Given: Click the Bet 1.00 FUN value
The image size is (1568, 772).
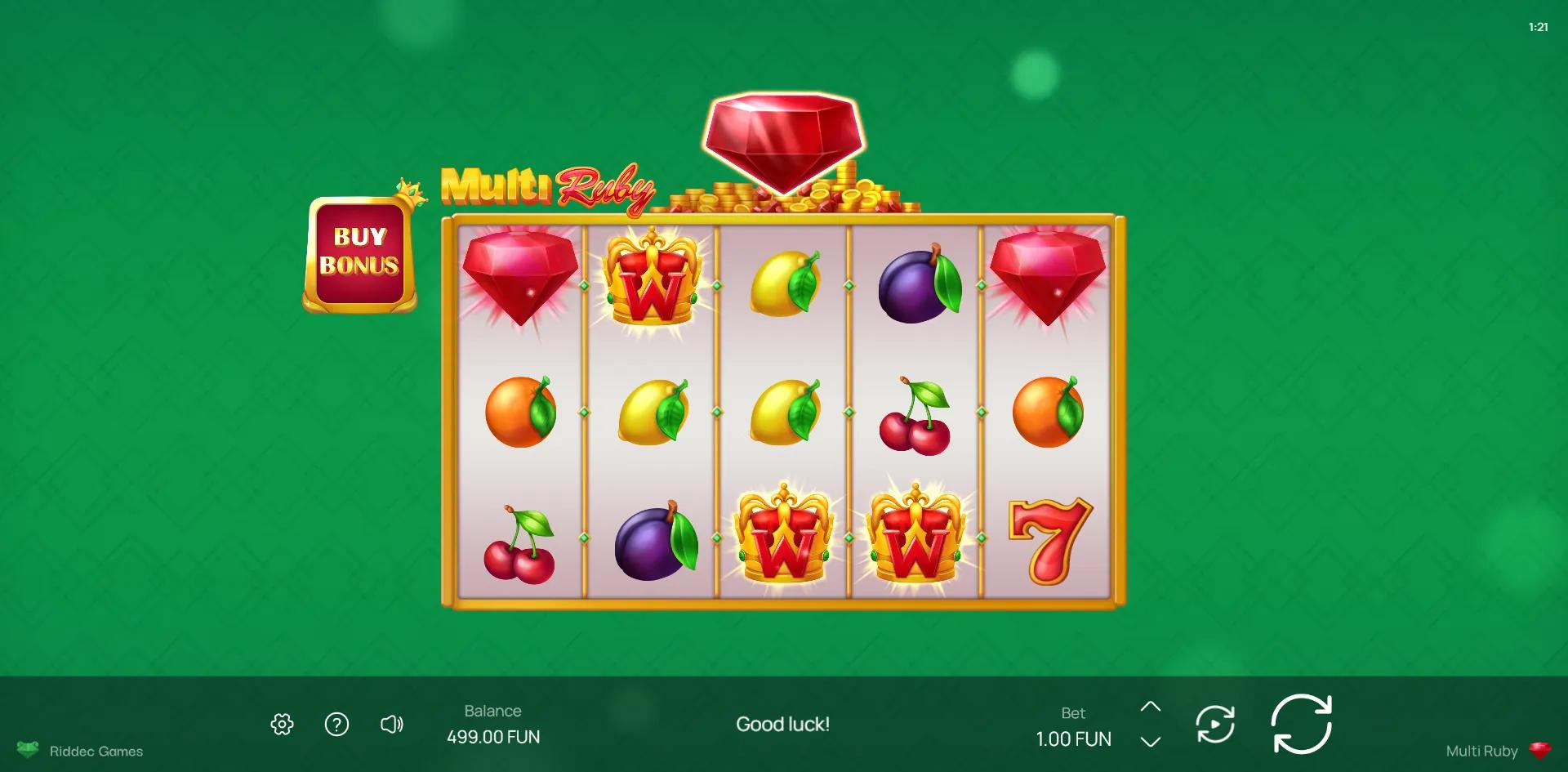Looking at the screenshot, I should coord(1072,739).
